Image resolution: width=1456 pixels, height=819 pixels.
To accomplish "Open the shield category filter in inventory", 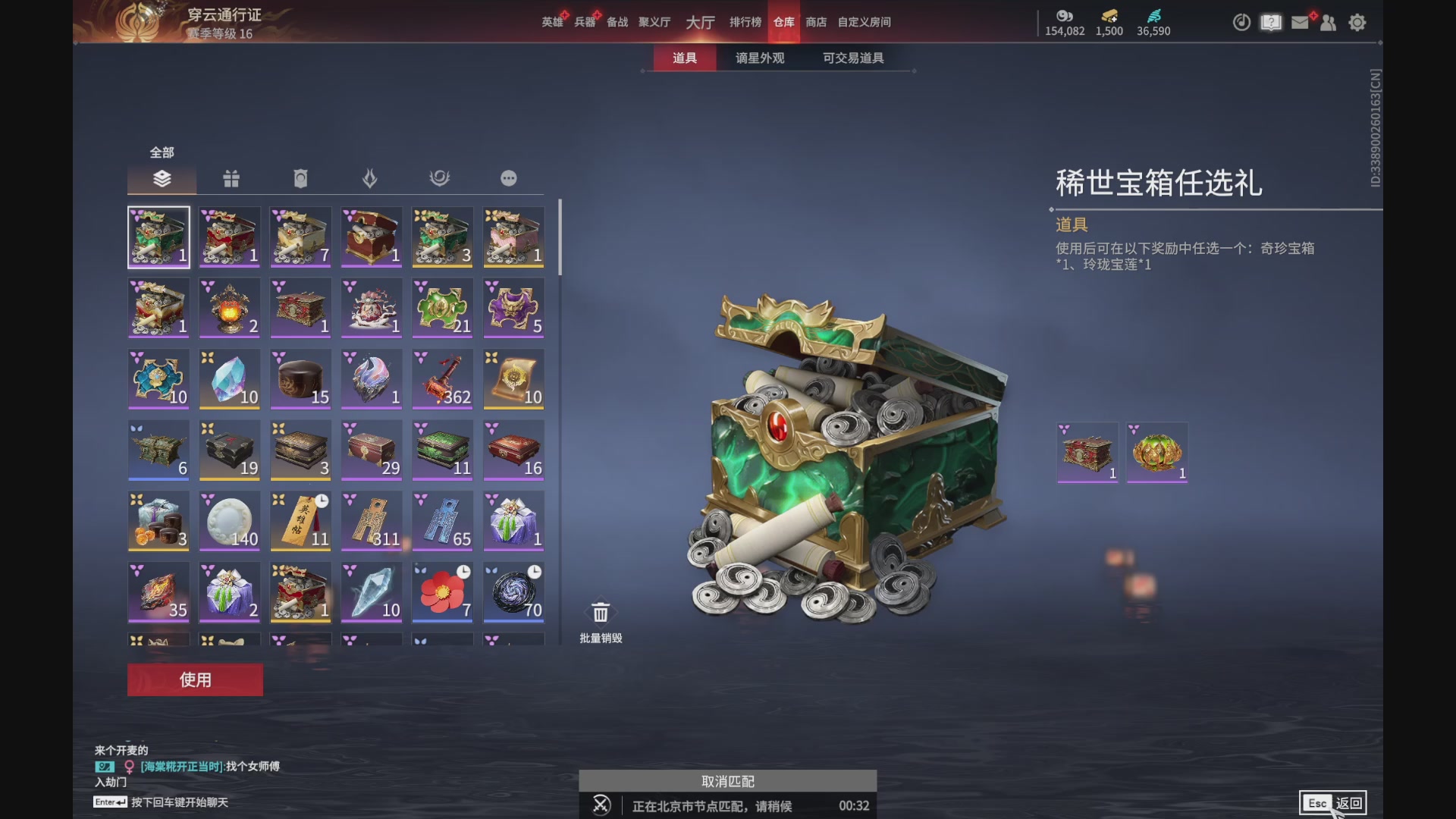I will [x=301, y=178].
